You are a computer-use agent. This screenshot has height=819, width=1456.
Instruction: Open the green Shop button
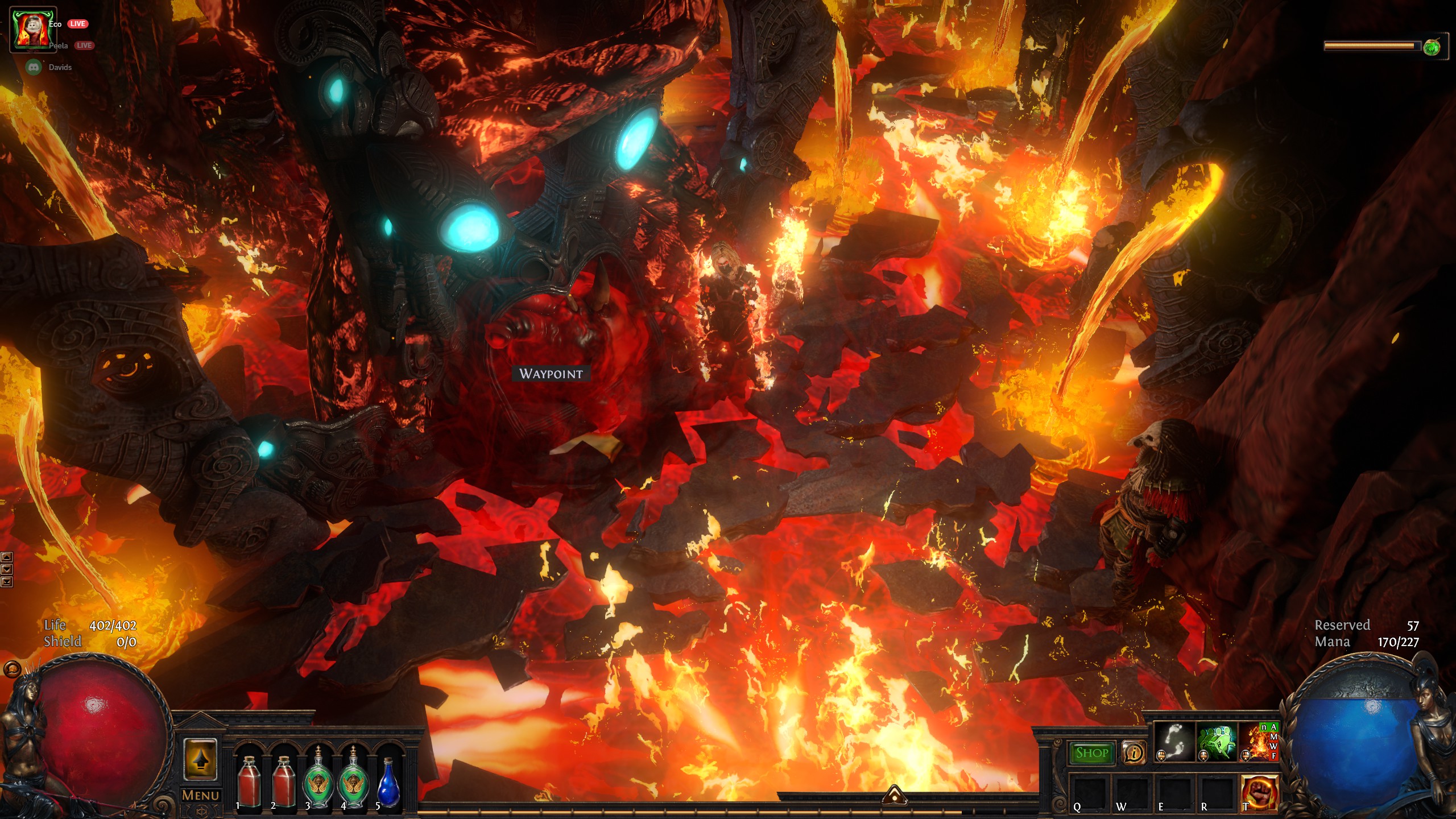[x=1092, y=753]
